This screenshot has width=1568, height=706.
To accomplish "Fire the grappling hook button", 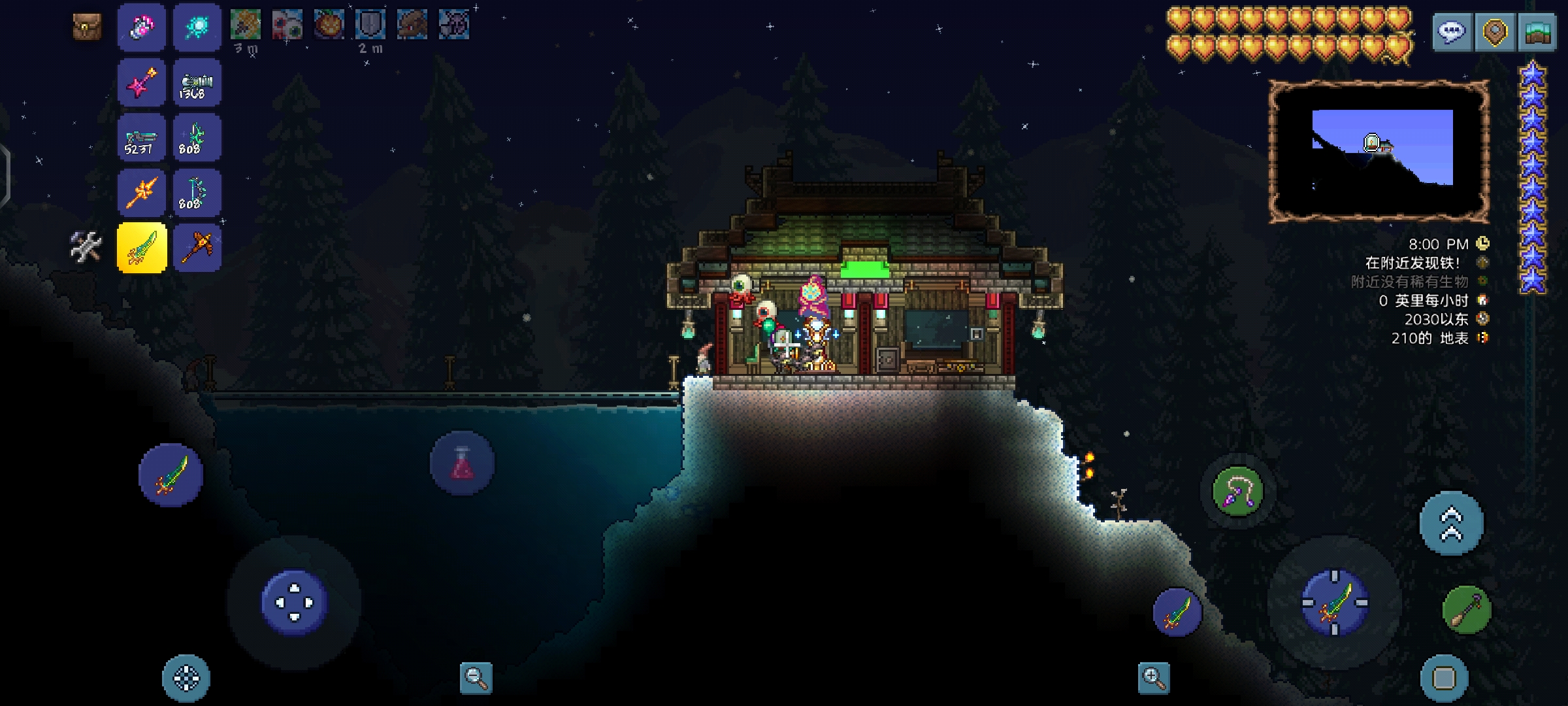I will pos(1237,492).
